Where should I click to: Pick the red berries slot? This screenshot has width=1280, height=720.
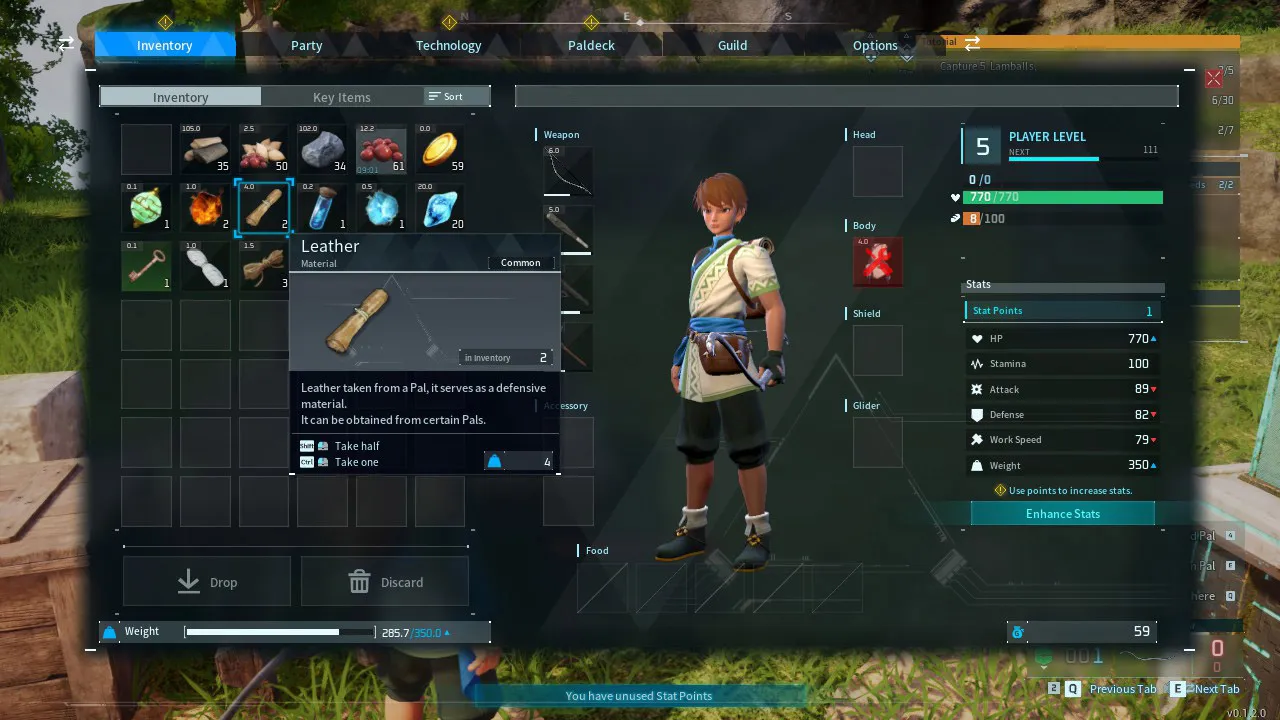click(x=381, y=150)
